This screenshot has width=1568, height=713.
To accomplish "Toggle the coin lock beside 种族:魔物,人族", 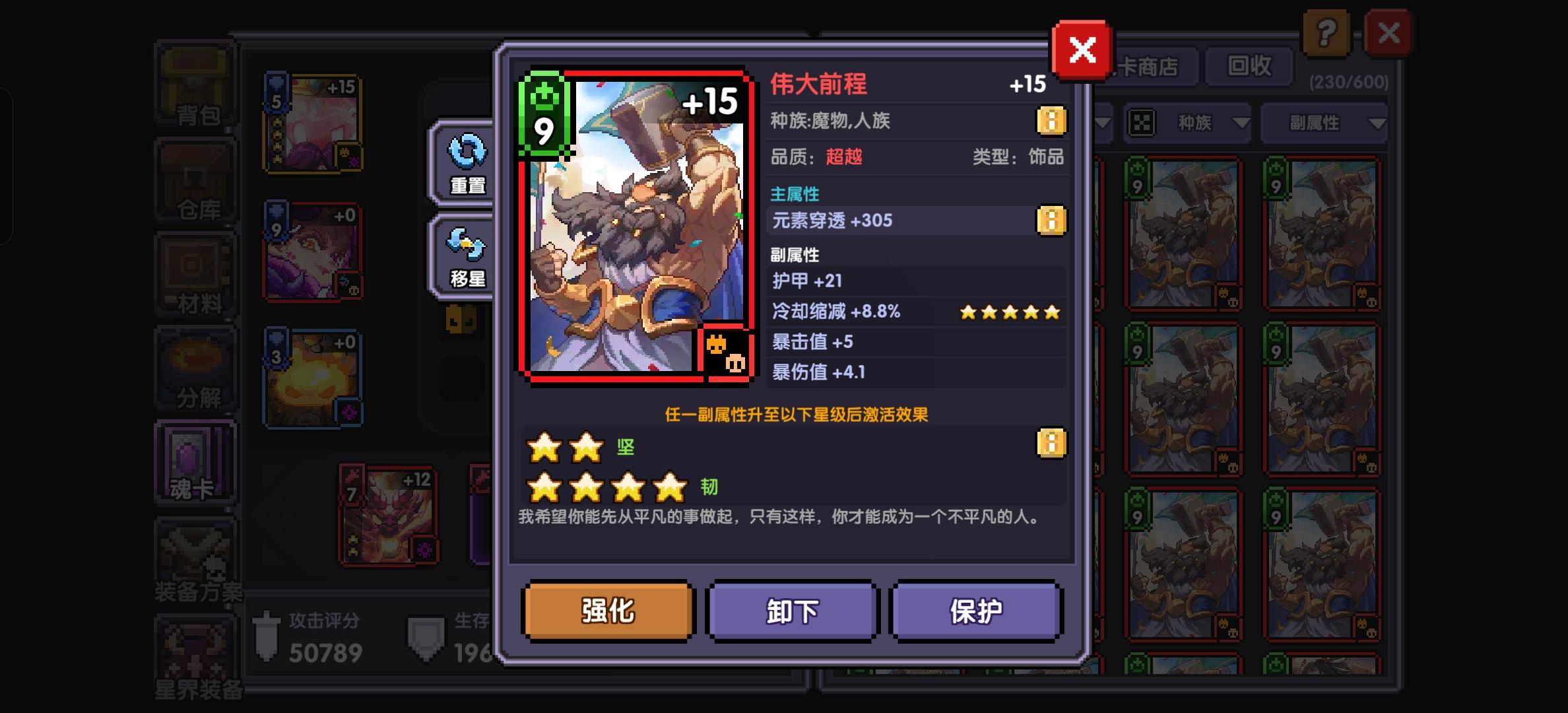I will click(x=1052, y=121).
